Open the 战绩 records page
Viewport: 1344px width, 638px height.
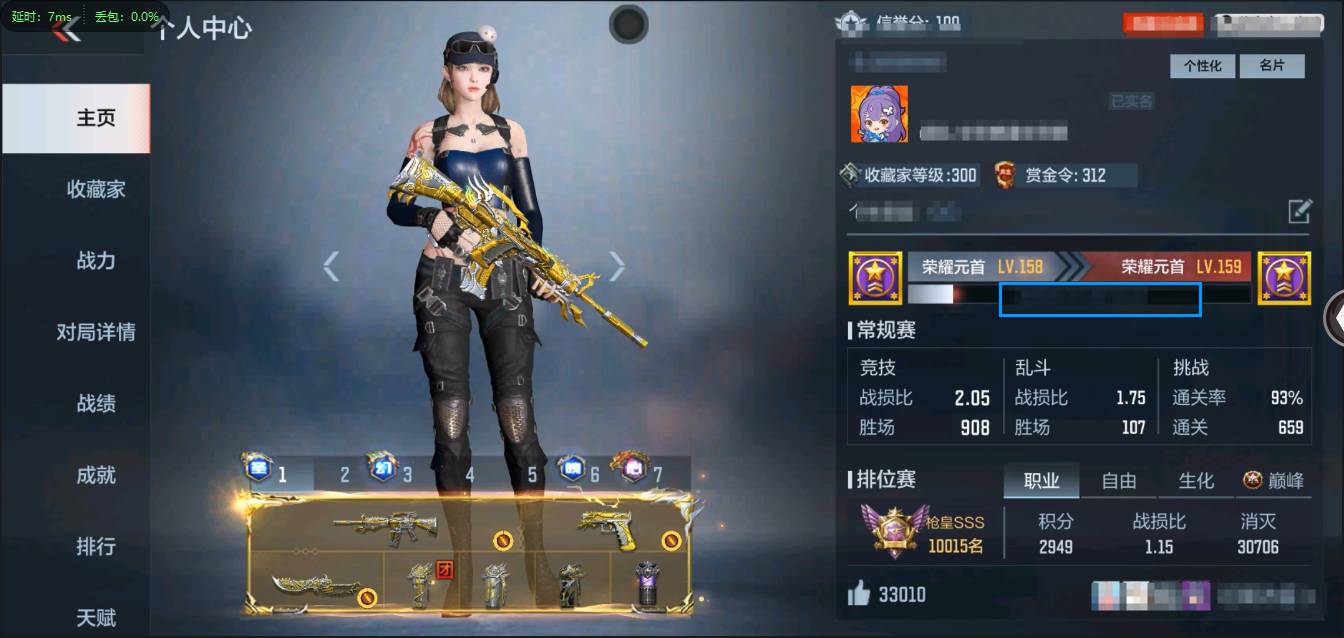(x=96, y=404)
